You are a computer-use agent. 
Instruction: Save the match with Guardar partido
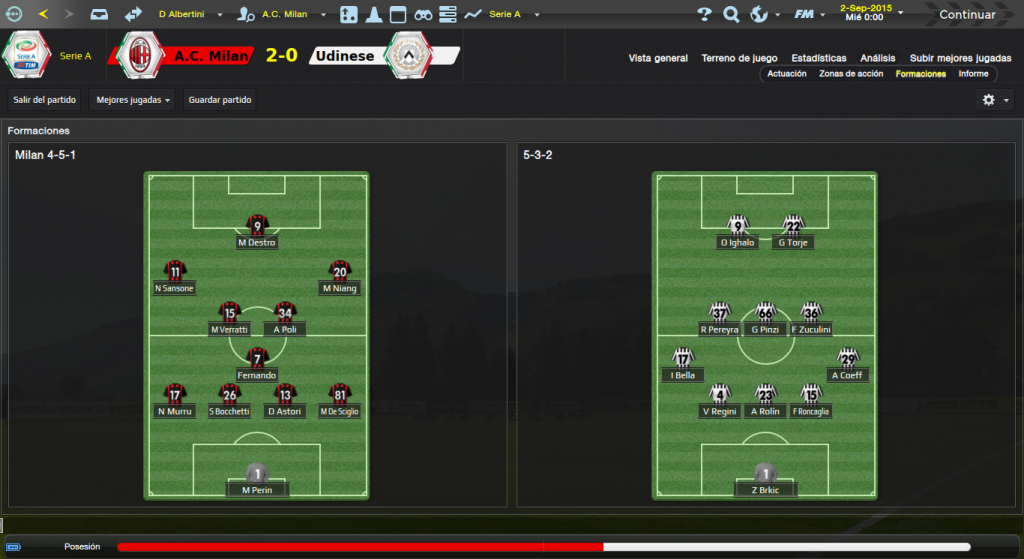click(x=221, y=100)
